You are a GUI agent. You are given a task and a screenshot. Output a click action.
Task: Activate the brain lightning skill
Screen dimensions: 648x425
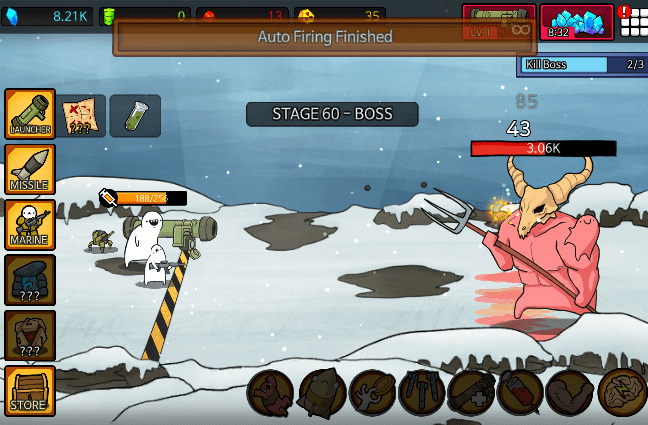pyautogui.click(x=621, y=393)
